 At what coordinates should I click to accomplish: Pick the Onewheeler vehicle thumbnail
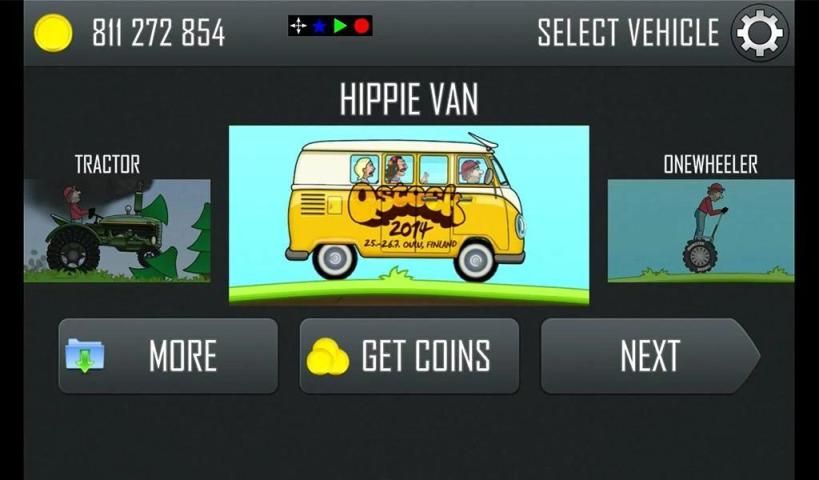pyautogui.click(x=700, y=230)
